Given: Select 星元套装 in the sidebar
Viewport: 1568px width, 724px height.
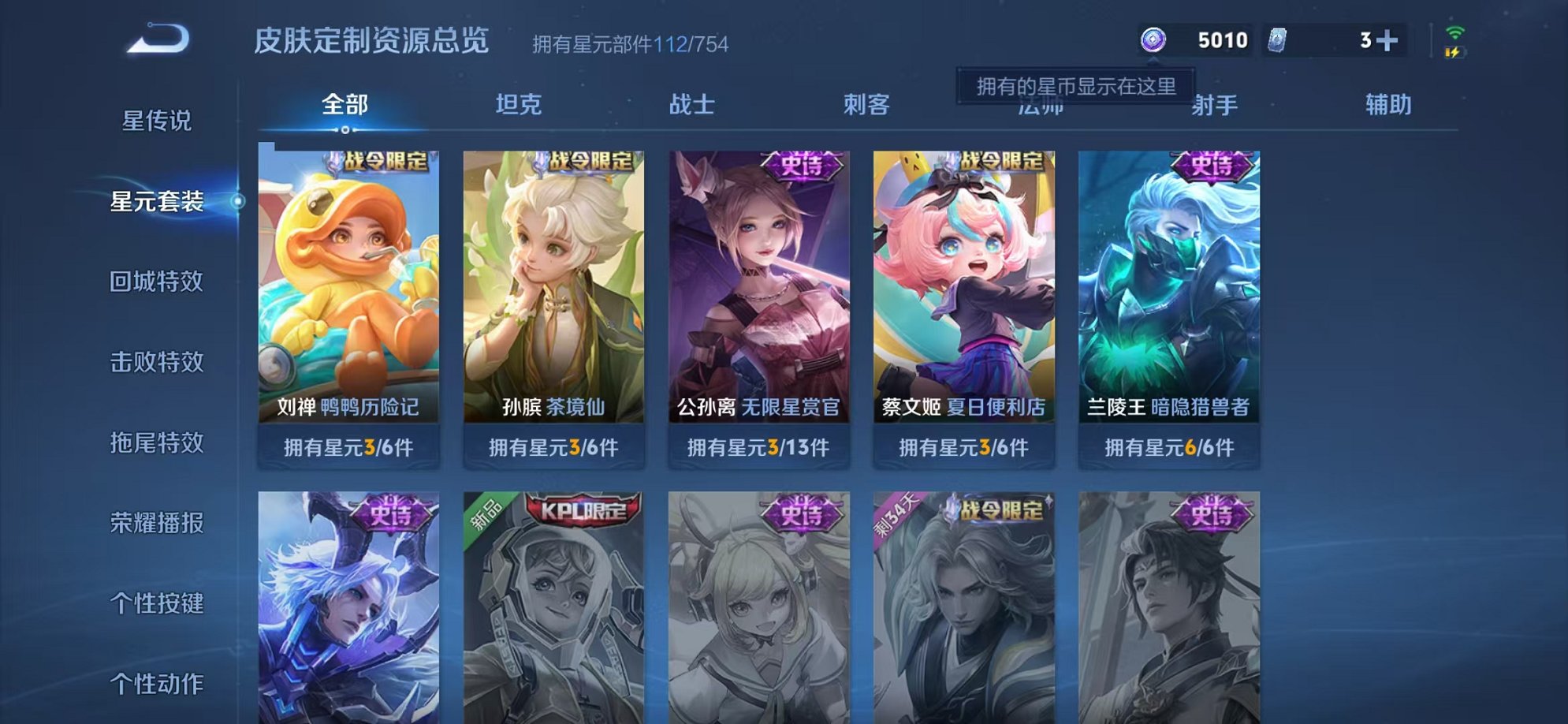Looking at the screenshot, I should 158,201.
